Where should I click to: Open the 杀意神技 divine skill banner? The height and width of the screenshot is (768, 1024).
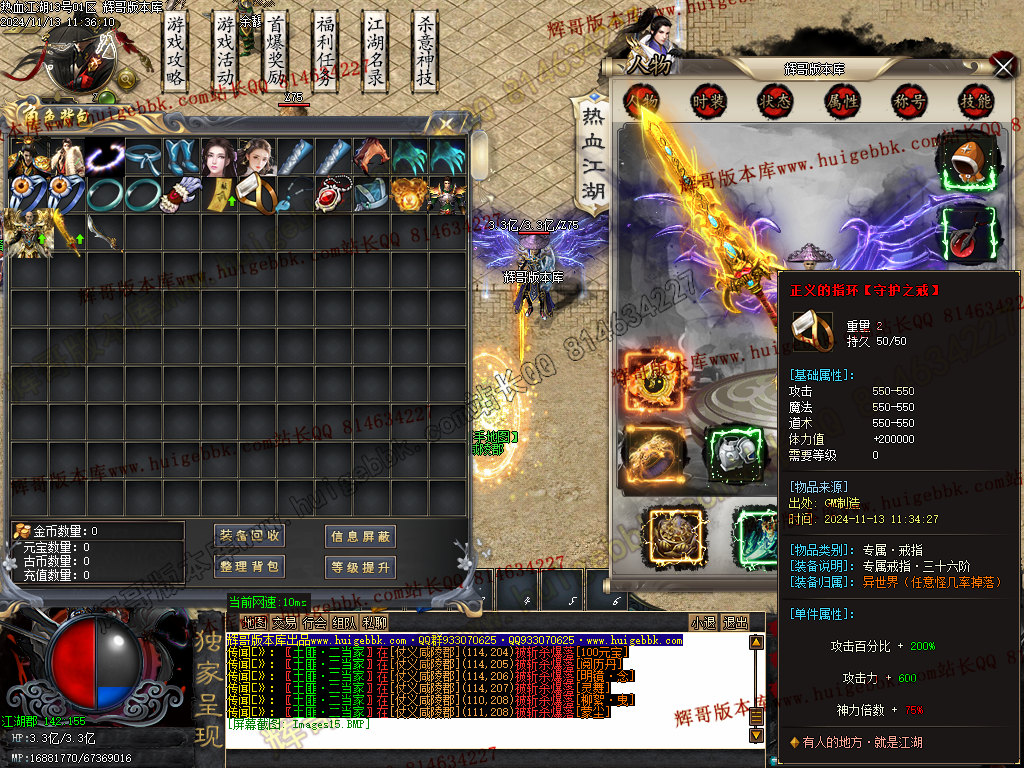tap(426, 51)
